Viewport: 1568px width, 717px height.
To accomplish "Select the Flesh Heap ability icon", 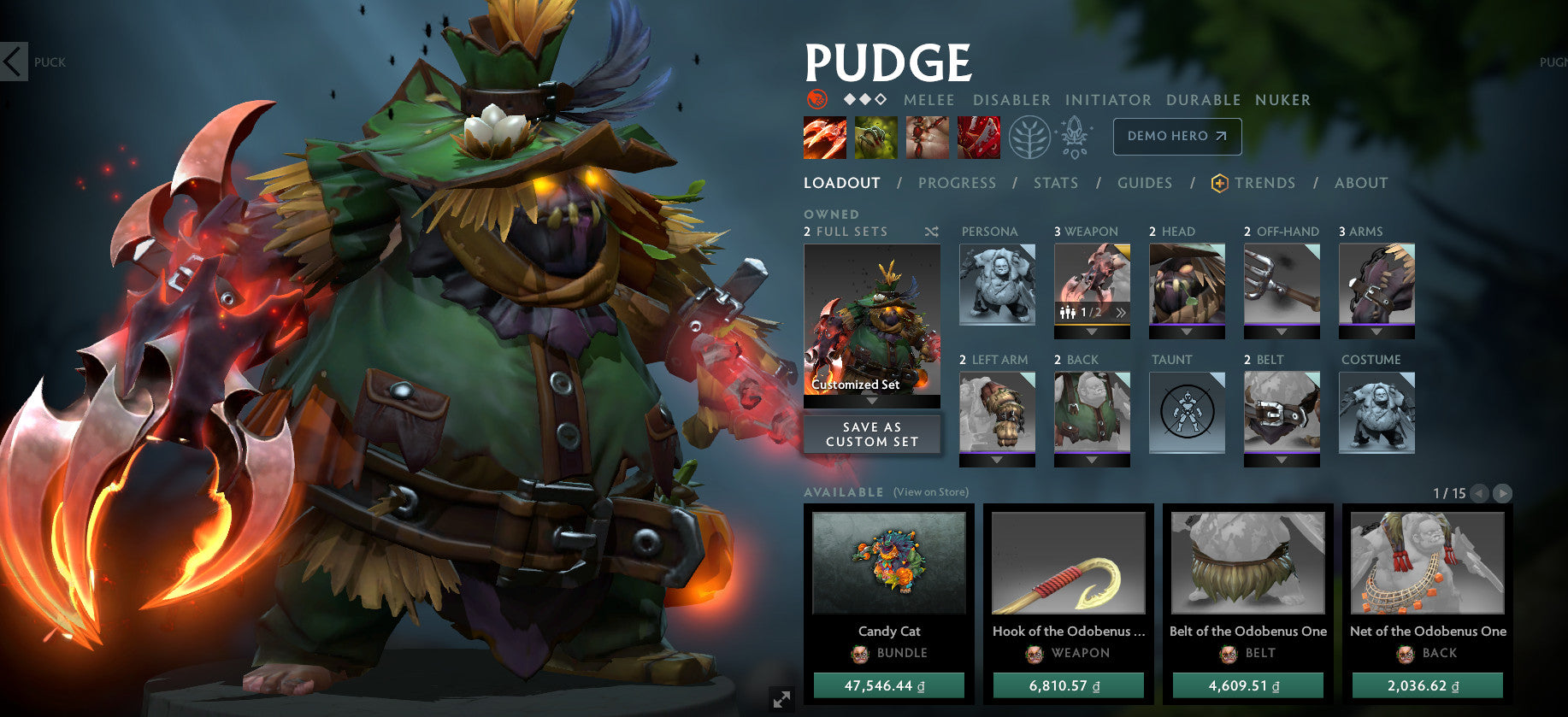I will [928, 137].
